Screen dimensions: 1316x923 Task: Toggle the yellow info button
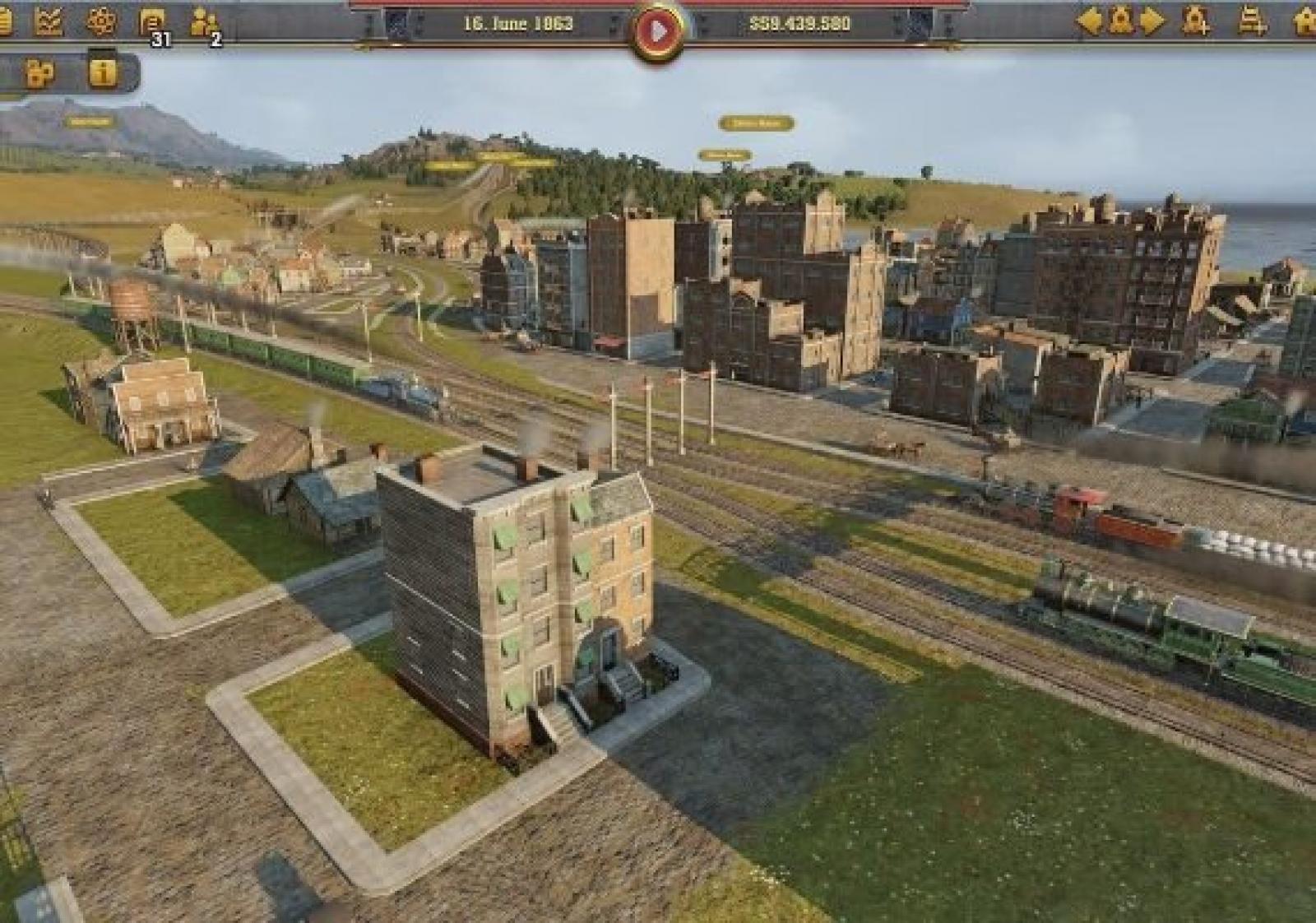(102, 73)
